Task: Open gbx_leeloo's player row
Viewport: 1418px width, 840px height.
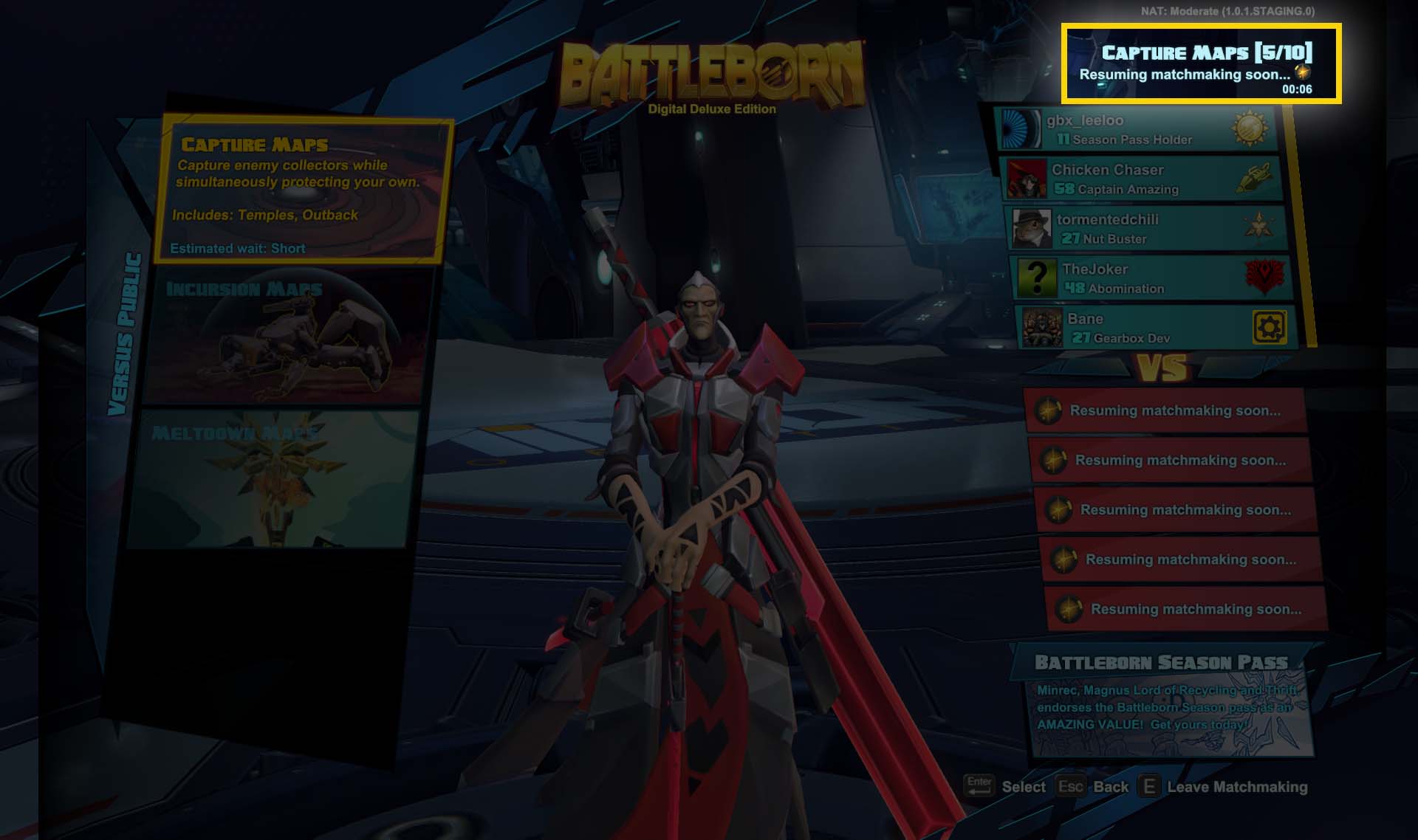Action: (x=1137, y=129)
